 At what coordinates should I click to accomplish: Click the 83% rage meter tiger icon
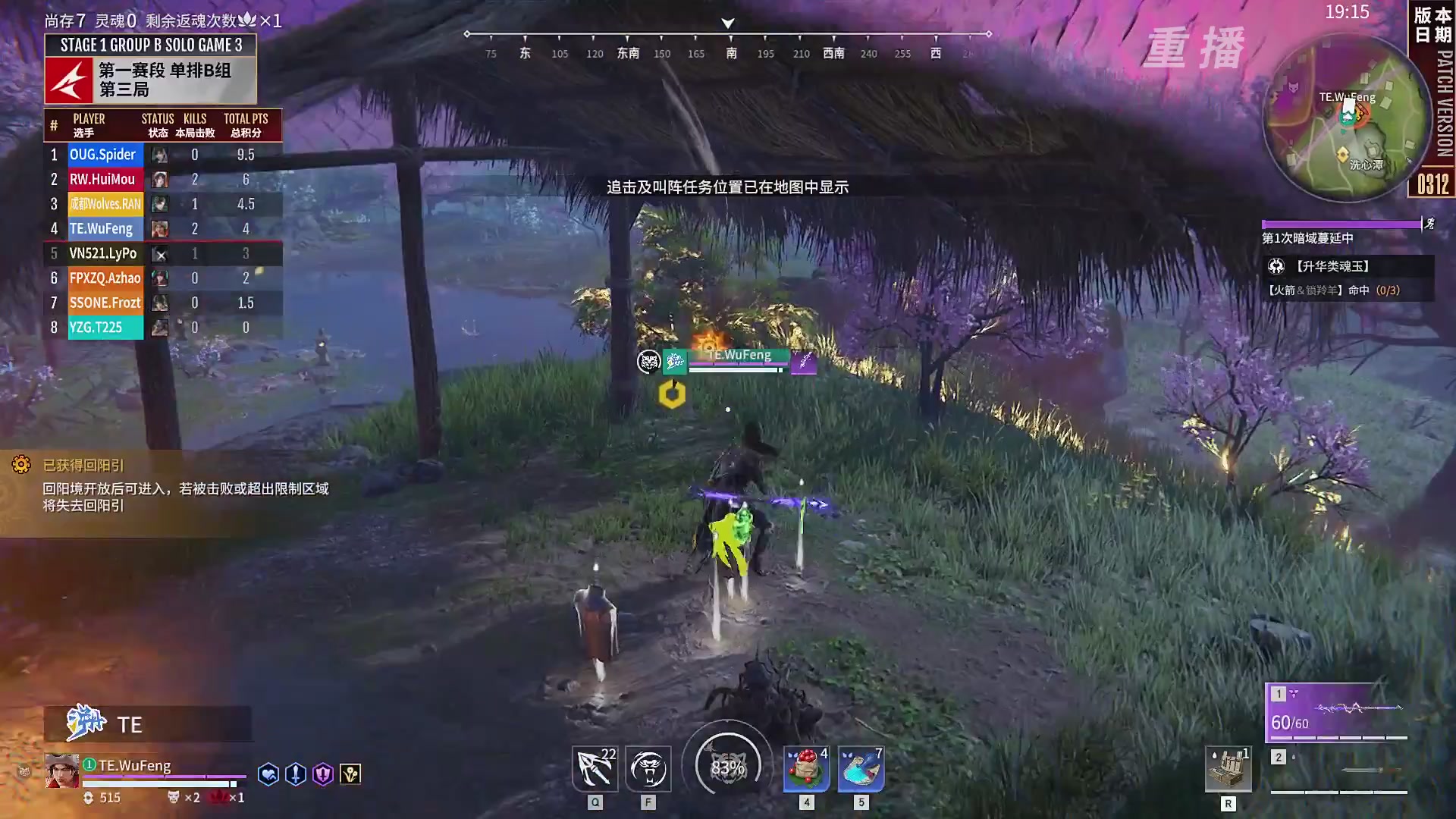pos(727,766)
